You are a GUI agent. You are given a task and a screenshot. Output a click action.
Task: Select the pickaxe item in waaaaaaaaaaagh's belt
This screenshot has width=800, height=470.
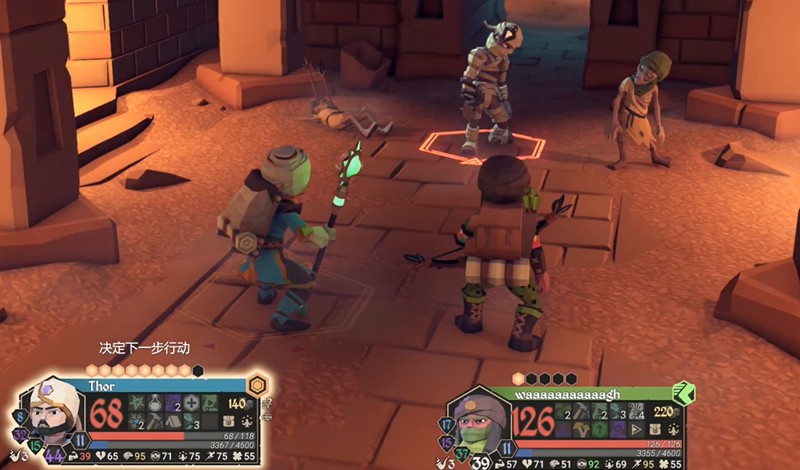[581, 409]
